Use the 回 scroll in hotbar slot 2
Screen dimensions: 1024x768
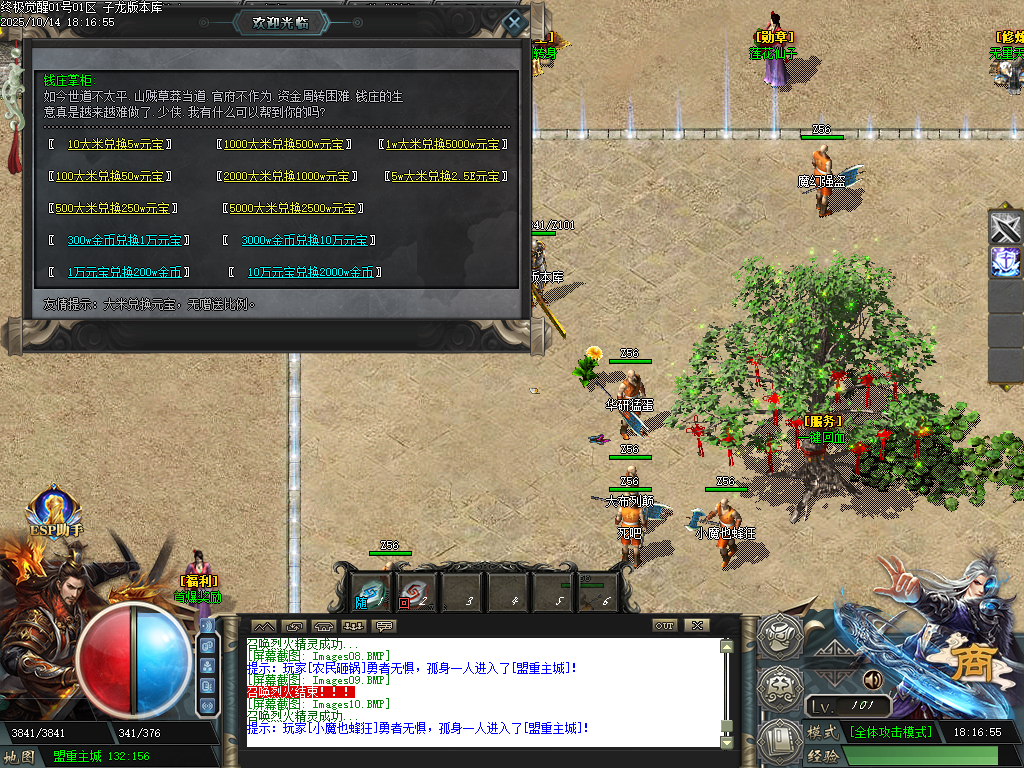point(416,592)
